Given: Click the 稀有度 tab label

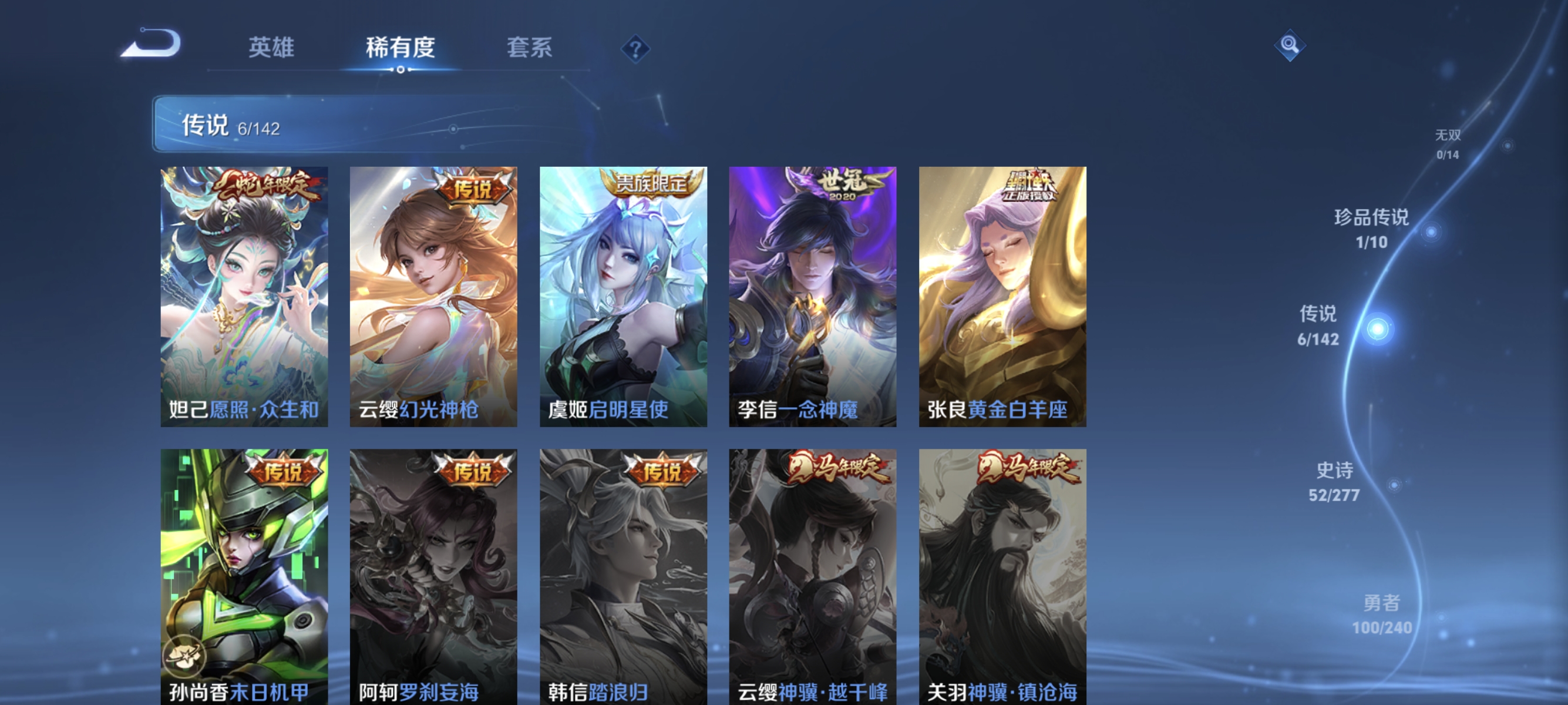Looking at the screenshot, I should [x=400, y=49].
